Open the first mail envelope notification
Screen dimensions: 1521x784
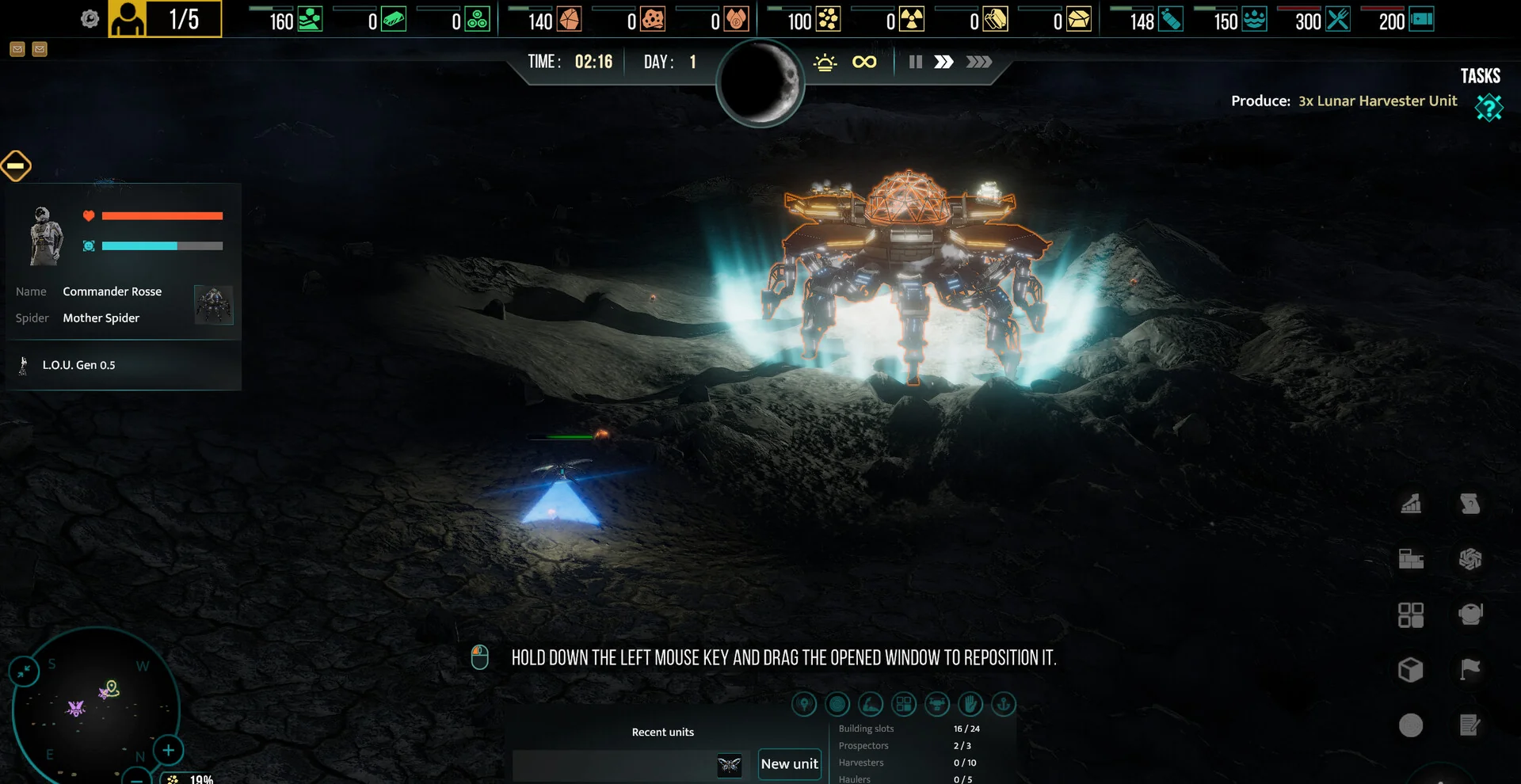coord(17,49)
